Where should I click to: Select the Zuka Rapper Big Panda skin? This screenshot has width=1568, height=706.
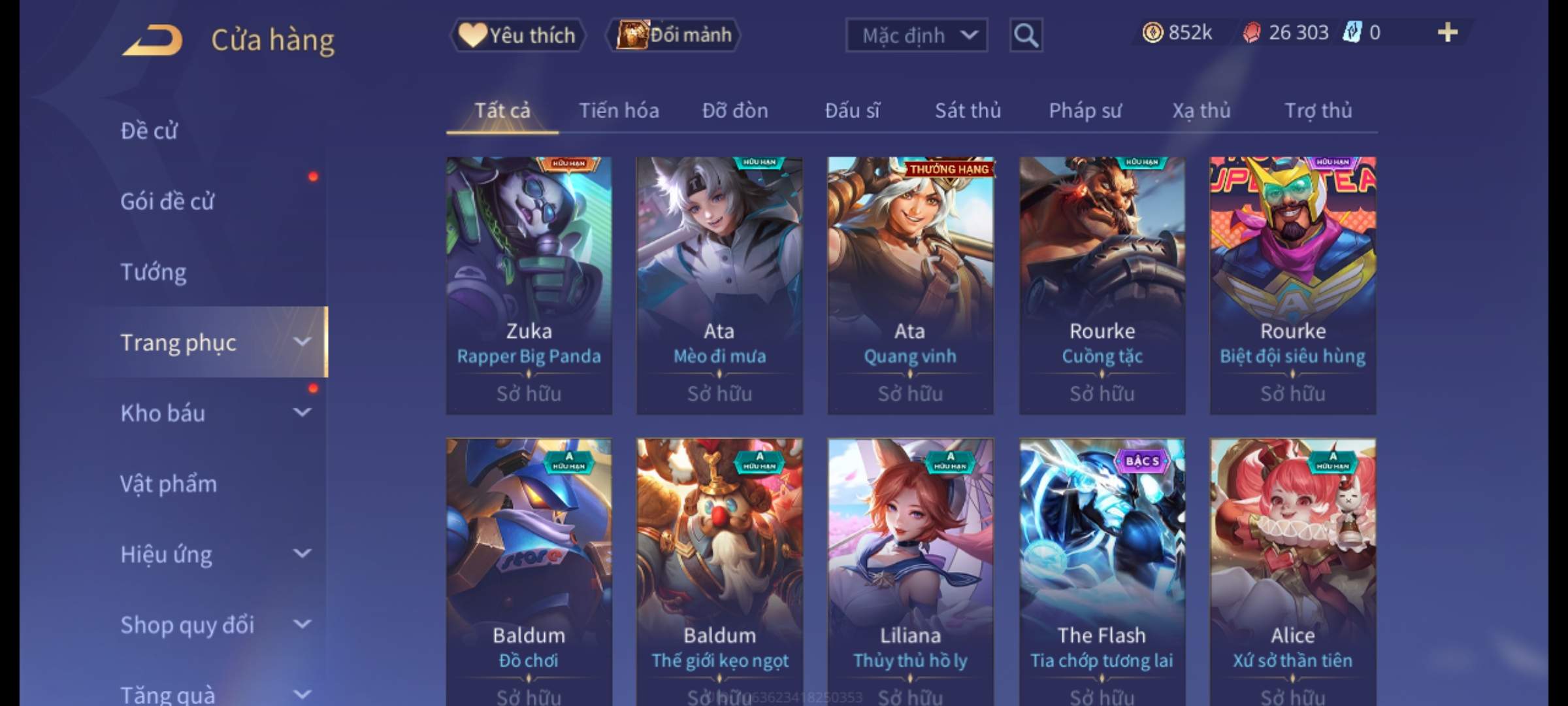(529, 285)
